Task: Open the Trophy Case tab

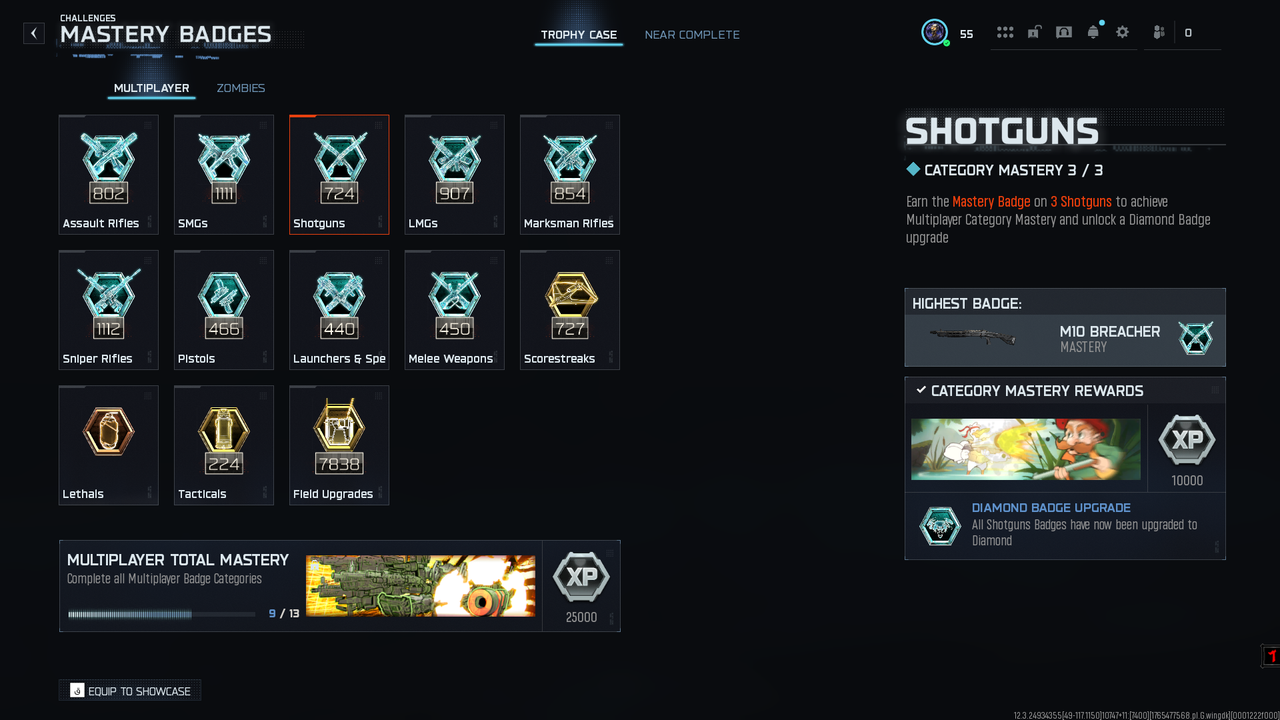Action: point(579,35)
